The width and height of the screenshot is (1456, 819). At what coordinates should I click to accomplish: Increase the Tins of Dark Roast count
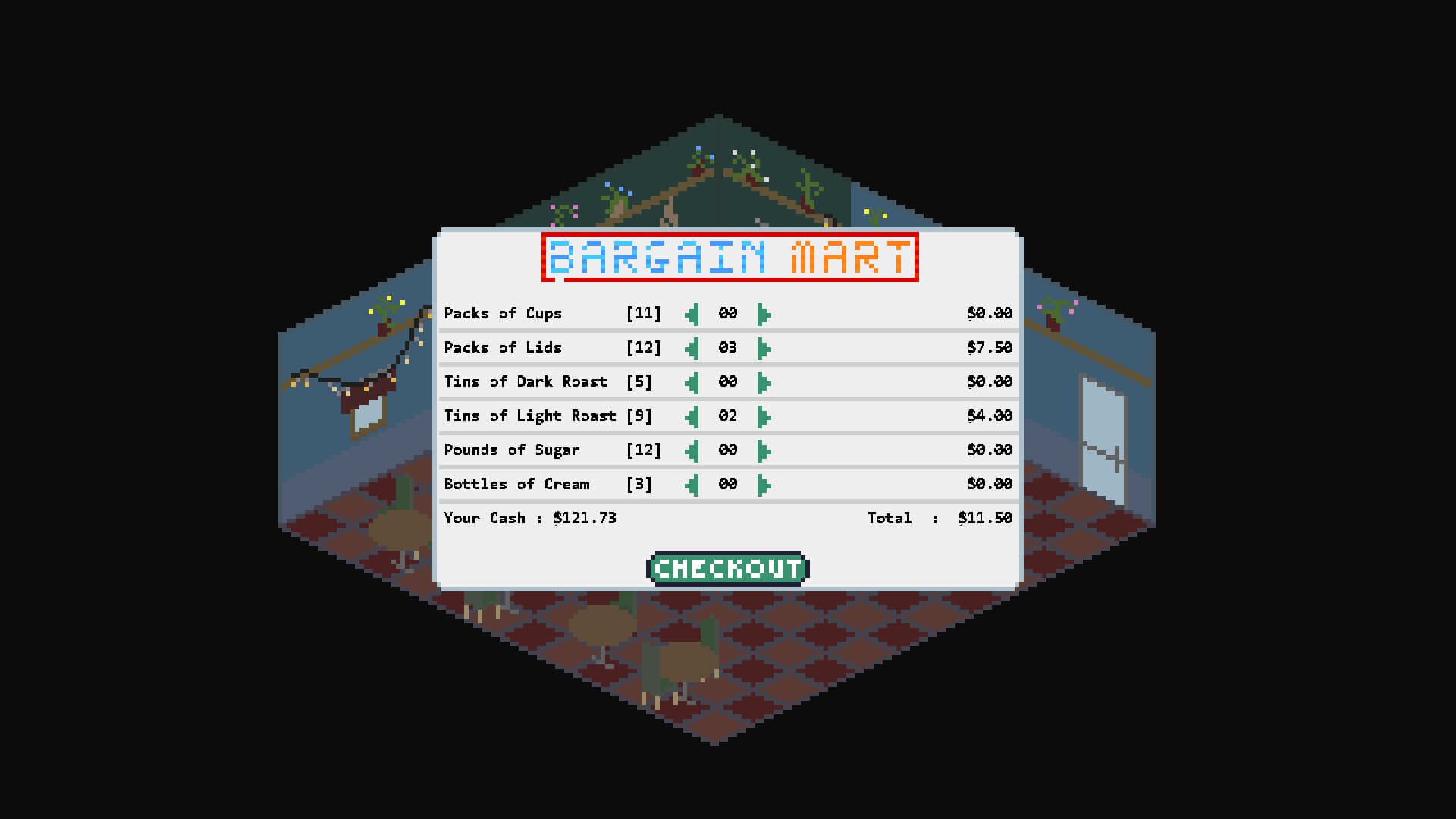pos(763,381)
